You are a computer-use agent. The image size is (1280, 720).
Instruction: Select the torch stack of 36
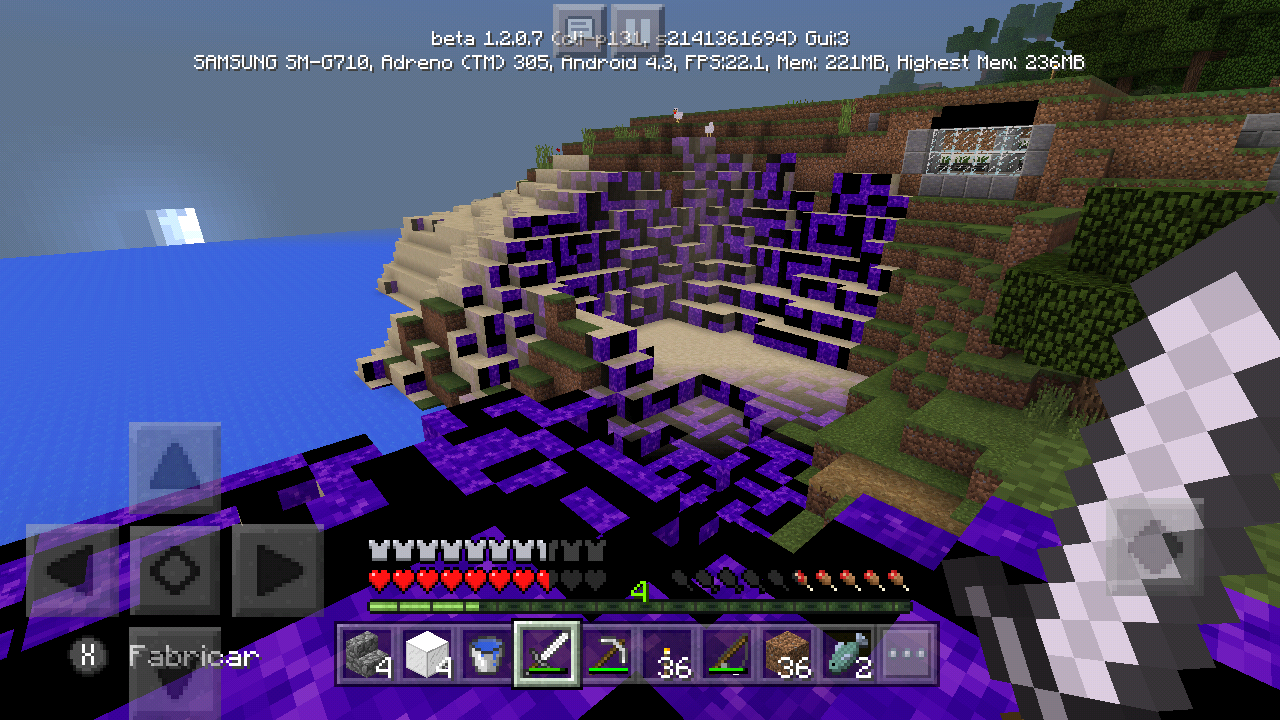pyautogui.click(x=667, y=656)
